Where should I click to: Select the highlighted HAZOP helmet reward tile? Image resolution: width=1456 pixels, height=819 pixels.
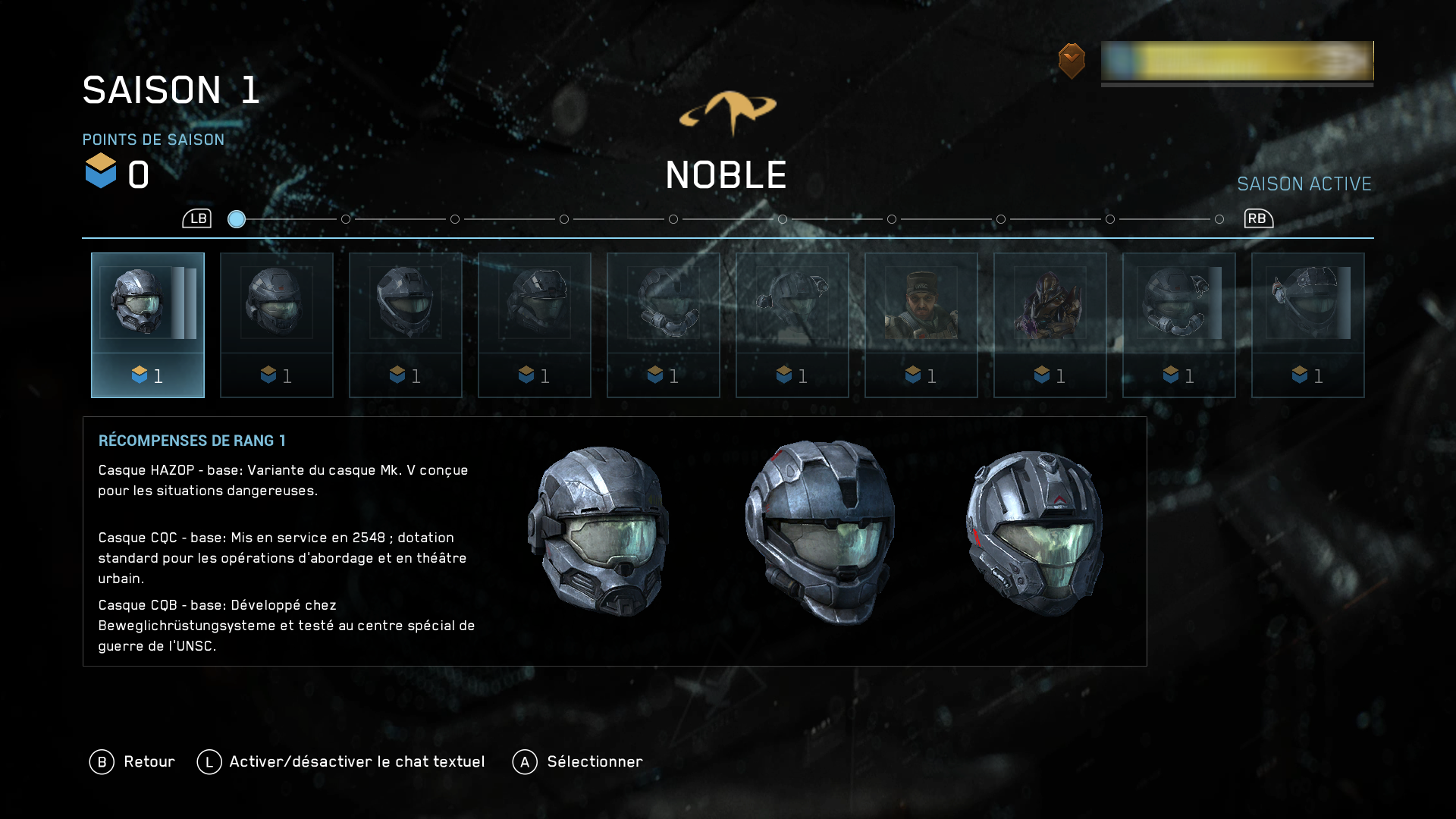coord(148,325)
